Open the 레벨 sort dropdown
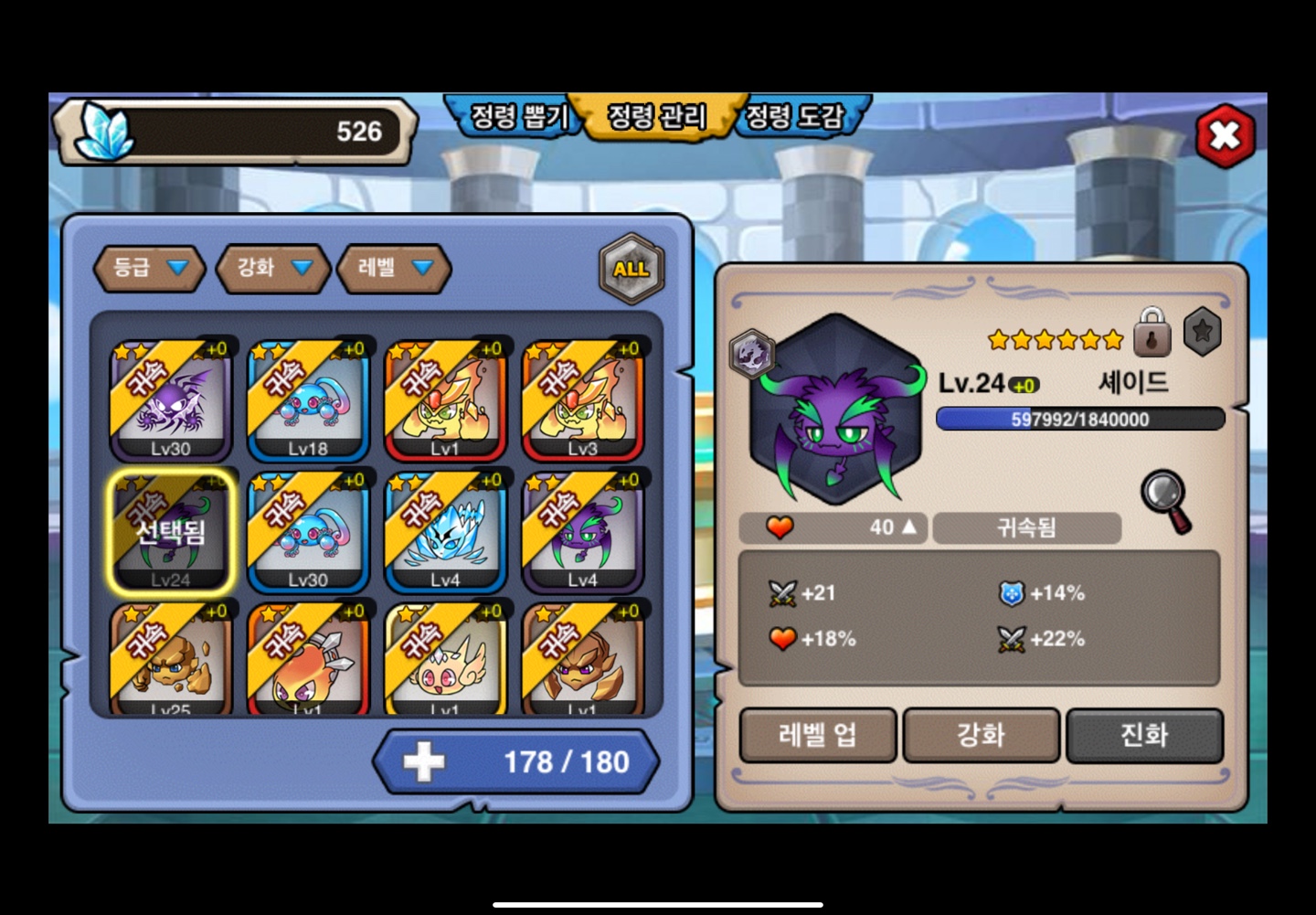Viewport: 1316px width, 915px height. (x=395, y=268)
